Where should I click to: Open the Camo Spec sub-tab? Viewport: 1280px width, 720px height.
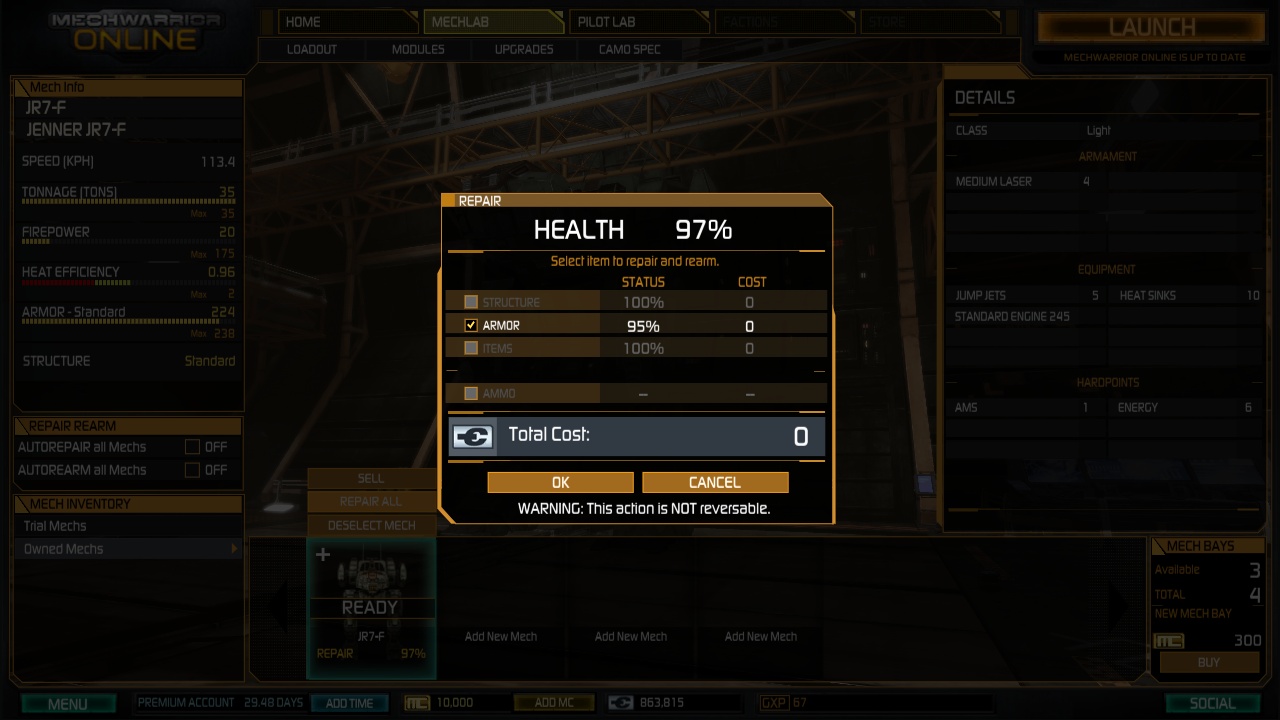pos(629,49)
